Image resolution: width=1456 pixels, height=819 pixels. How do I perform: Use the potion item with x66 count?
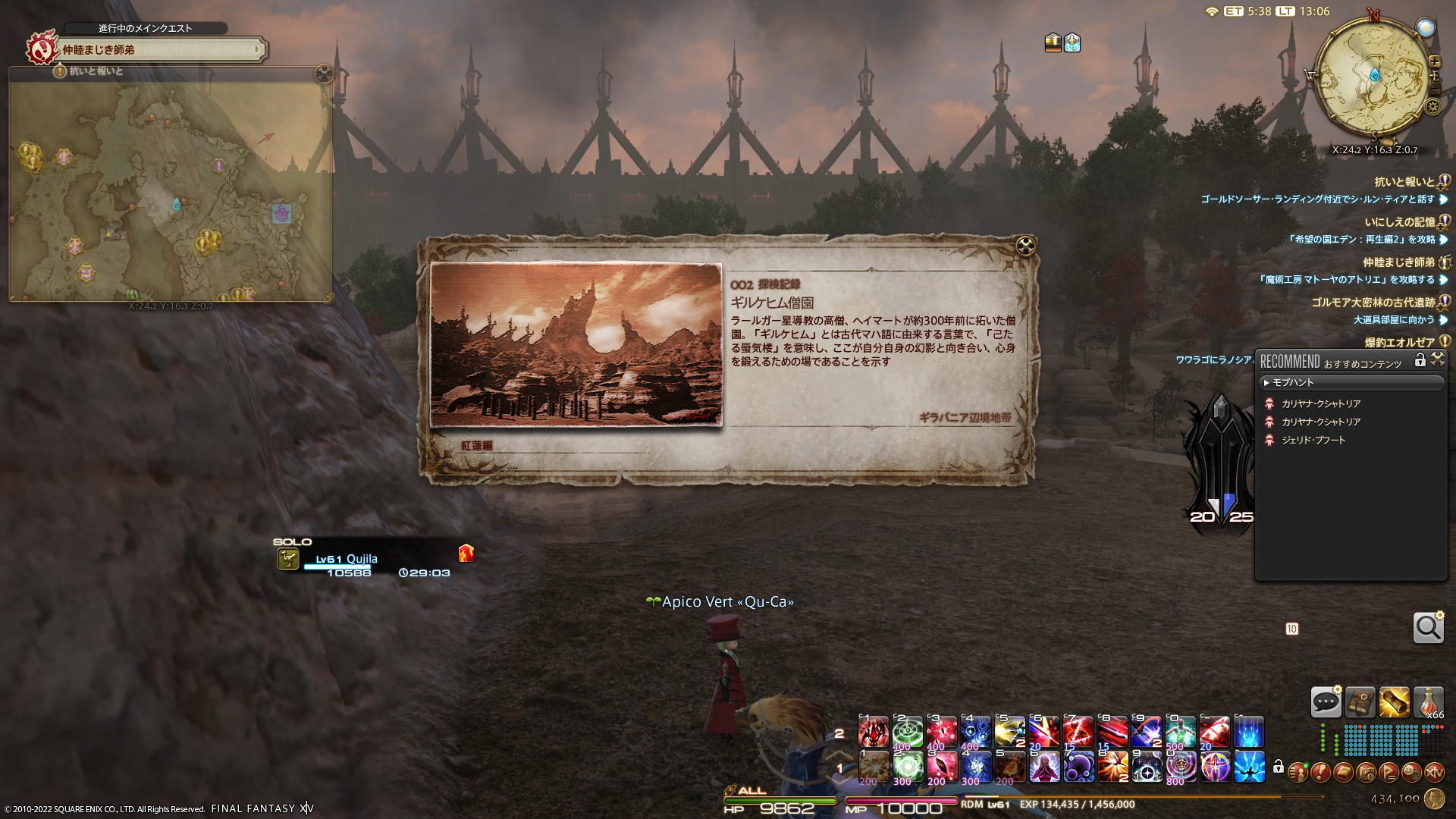[x=1428, y=702]
